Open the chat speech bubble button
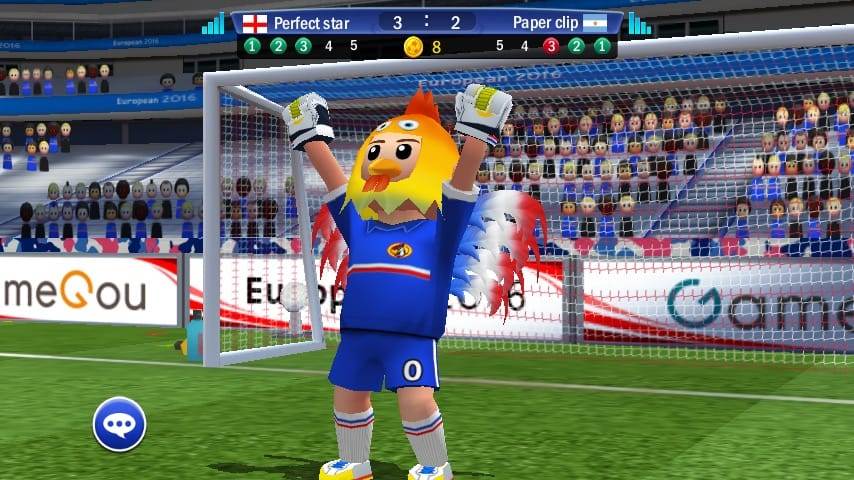 (120, 424)
